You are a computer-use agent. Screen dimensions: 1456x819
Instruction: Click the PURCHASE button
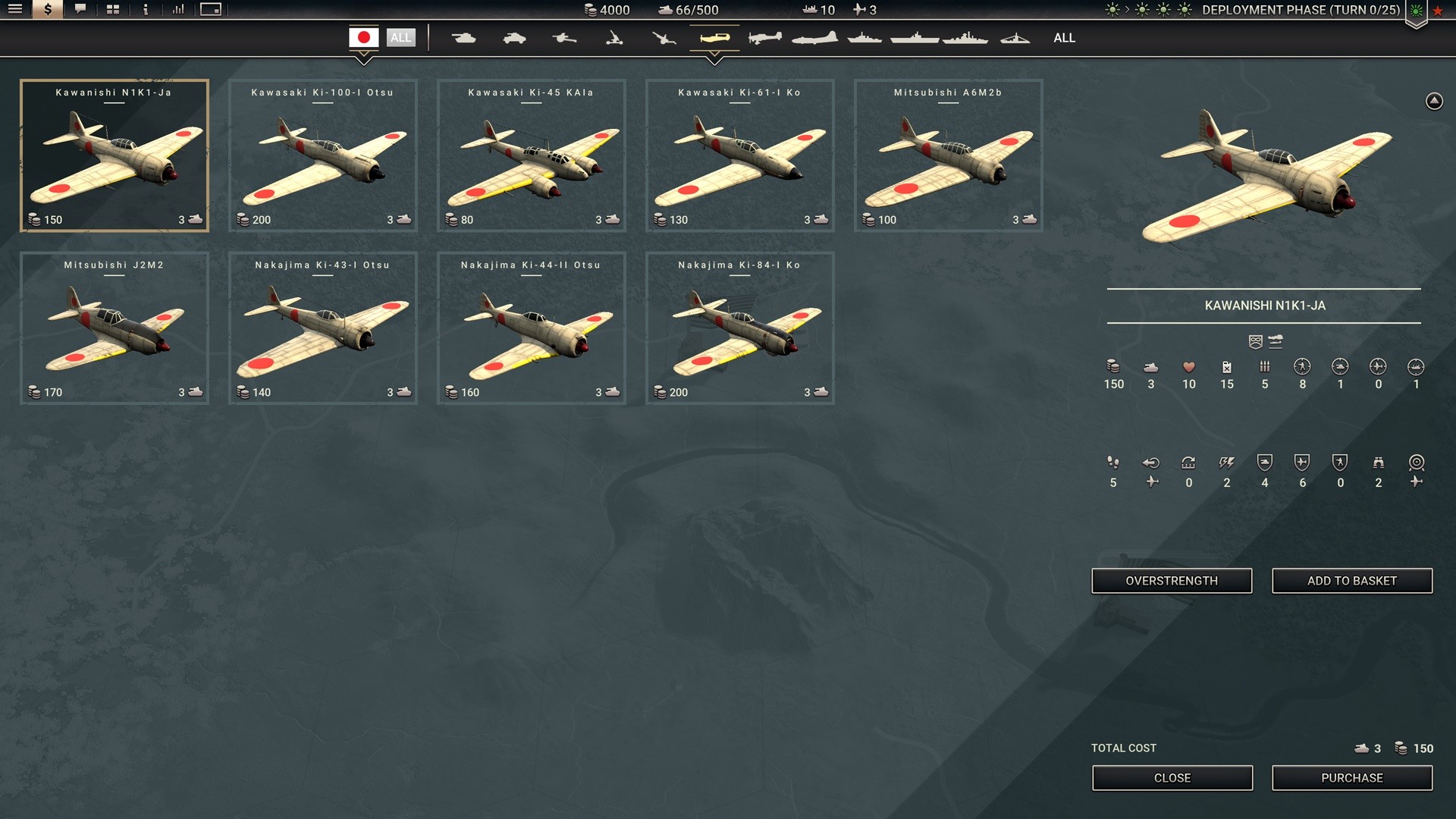tap(1352, 777)
